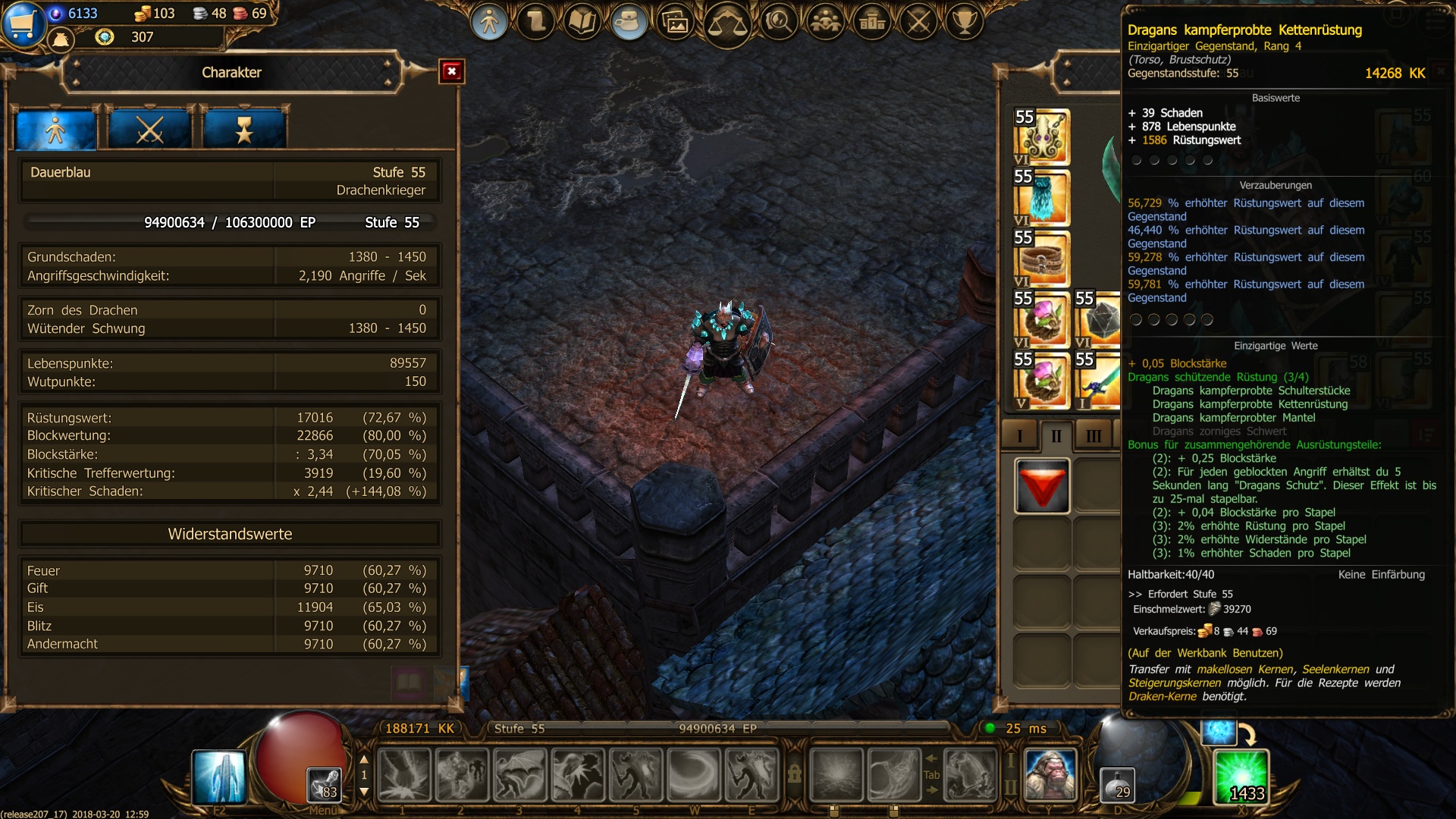Switch to the crossed swords tab
The height and width of the screenshot is (819, 1456).
[x=149, y=129]
